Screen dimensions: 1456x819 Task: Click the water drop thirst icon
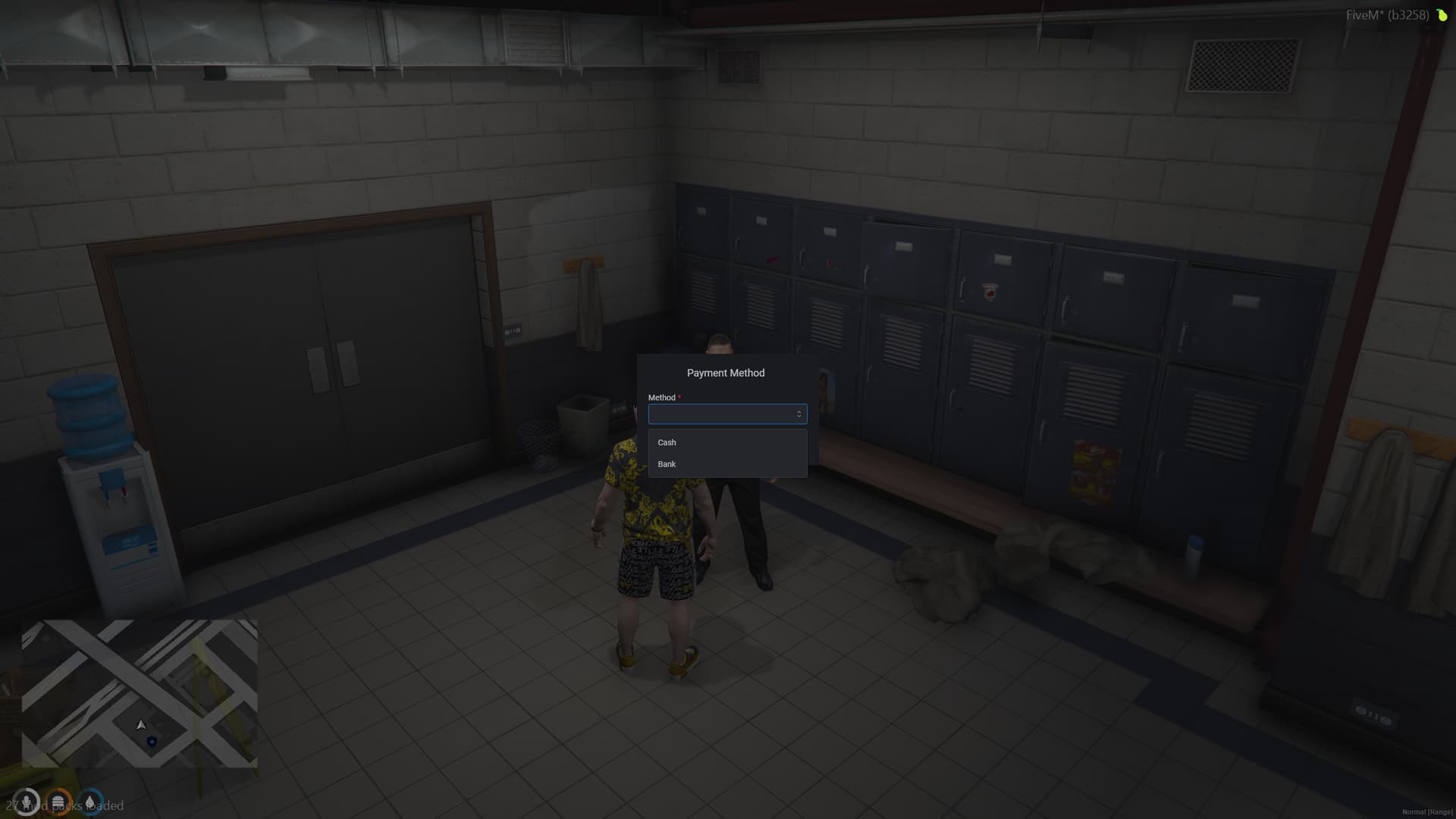coord(89,801)
